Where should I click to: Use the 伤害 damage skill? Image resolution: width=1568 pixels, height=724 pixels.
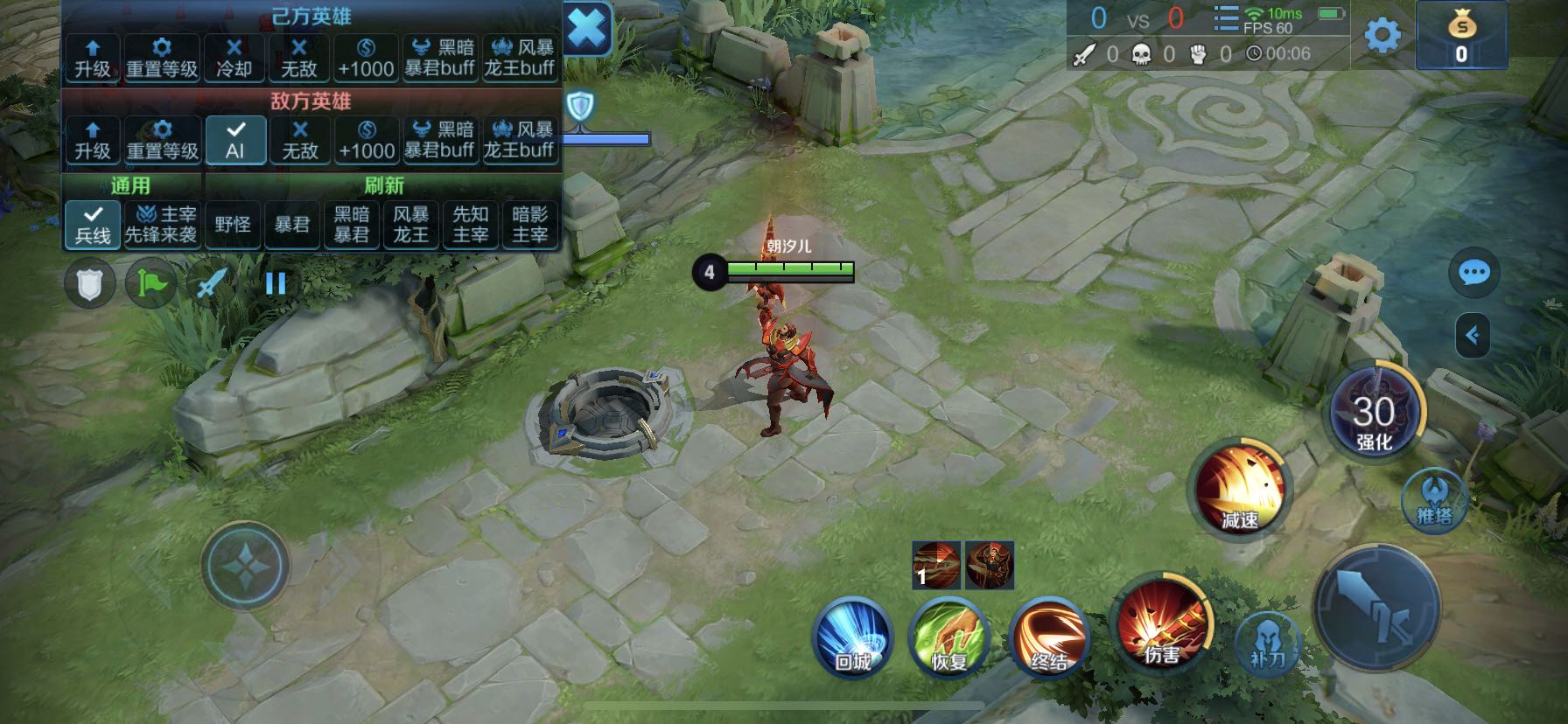pyautogui.click(x=1163, y=623)
